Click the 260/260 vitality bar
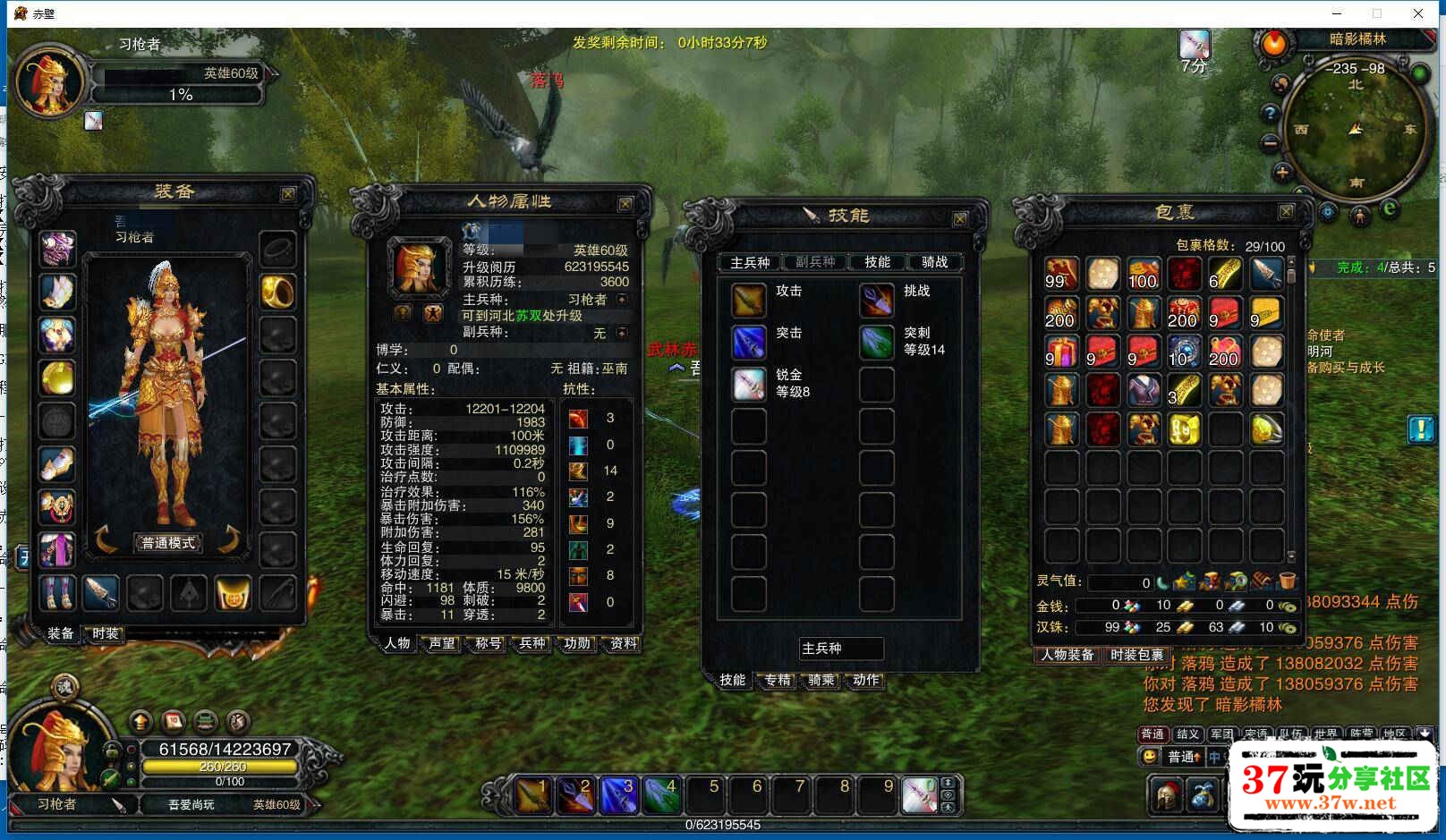Viewport: 1446px width, 840px height. click(x=221, y=767)
